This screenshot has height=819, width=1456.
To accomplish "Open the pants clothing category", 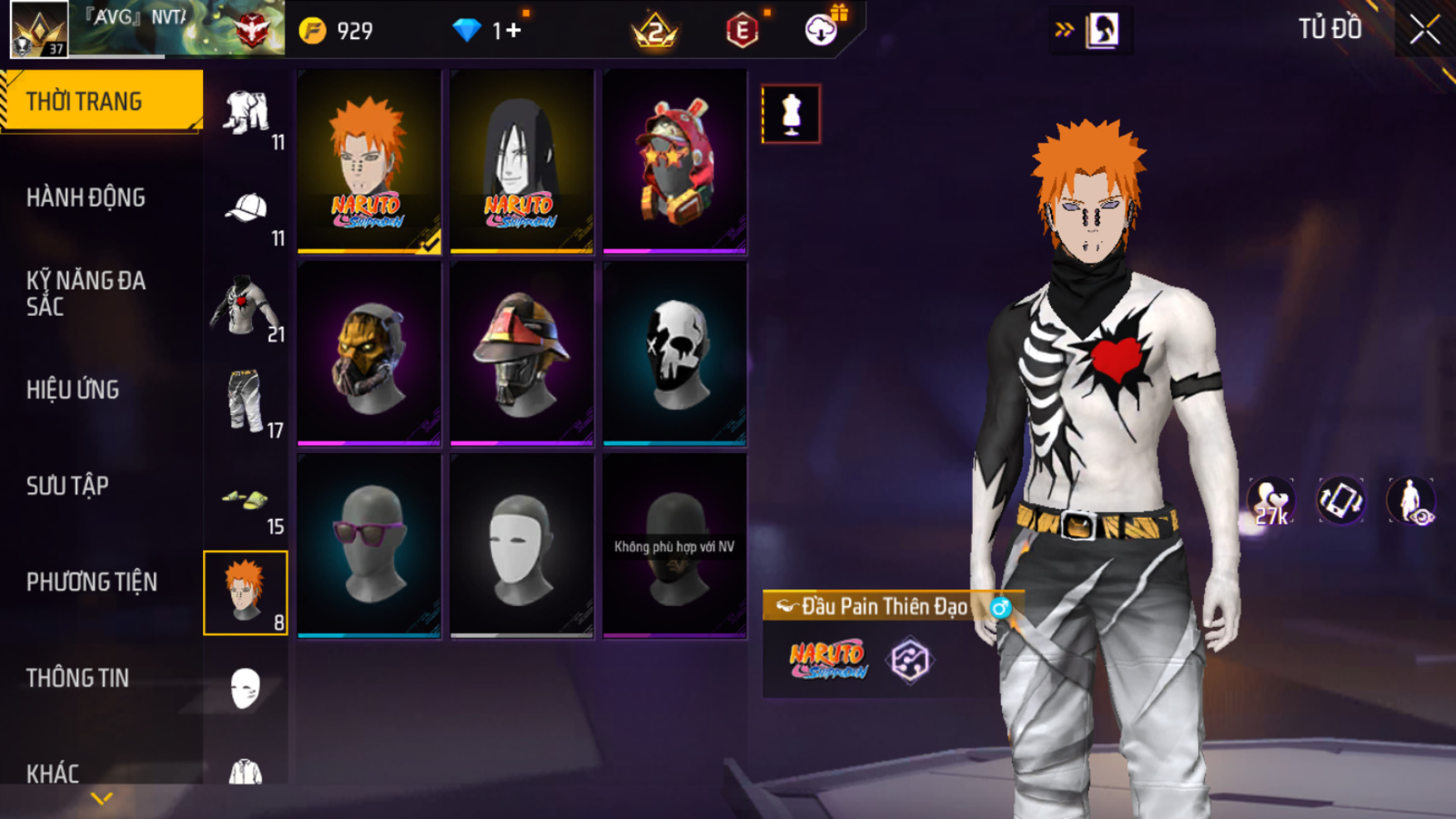I will click(246, 402).
